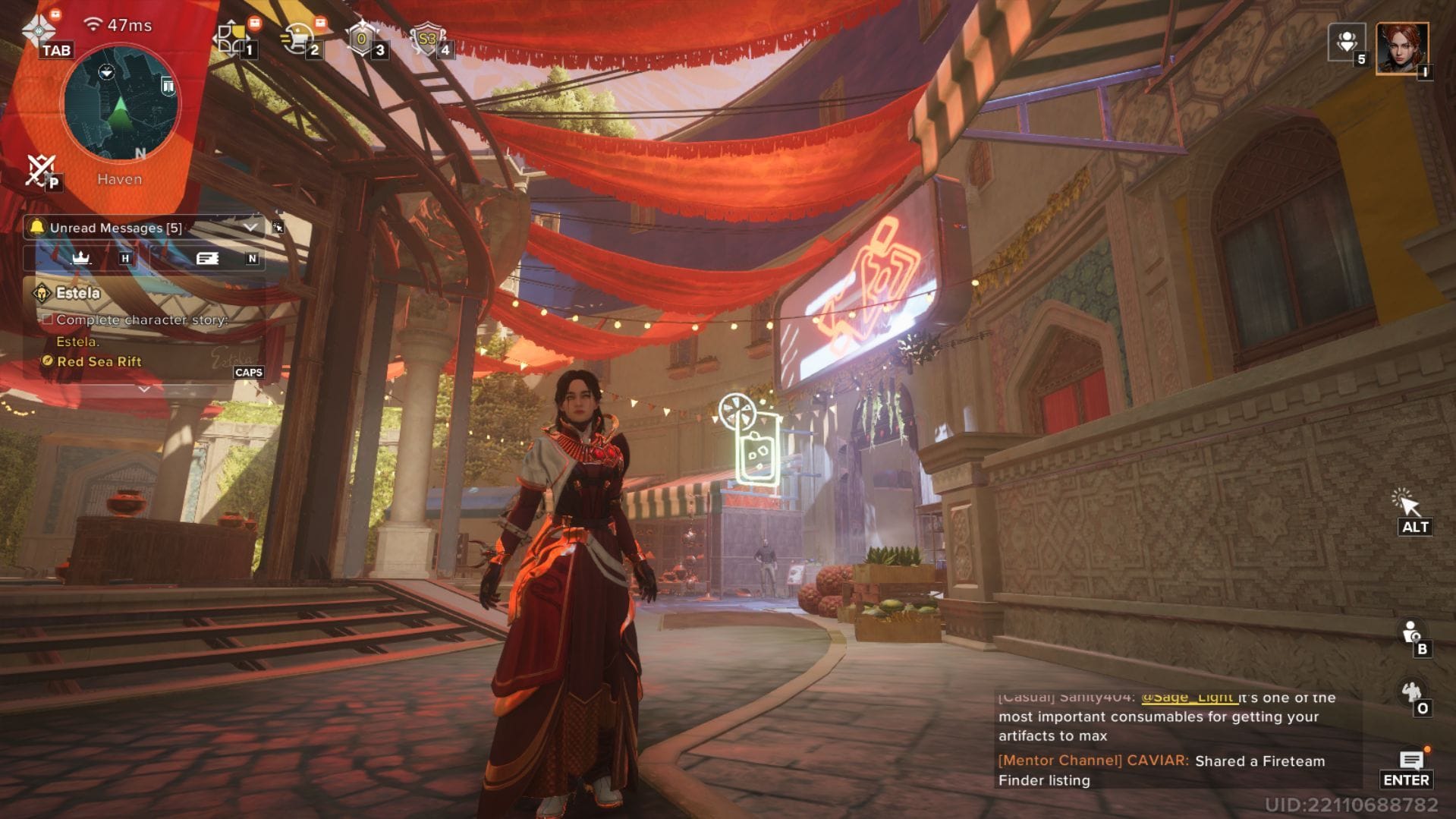Collapse the Unread Messages panel chevron
The height and width of the screenshot is (819, 1456).
tap(249, 227)
